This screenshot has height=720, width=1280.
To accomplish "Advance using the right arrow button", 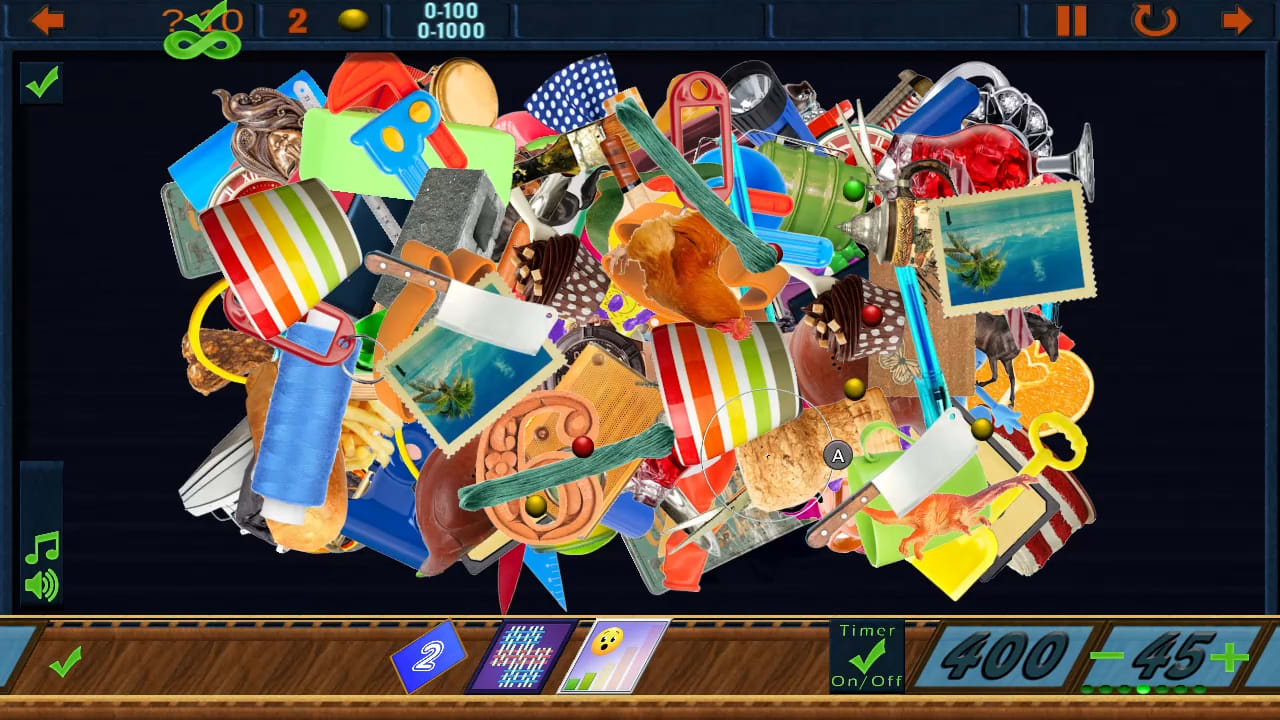I will coord(1235,20).
